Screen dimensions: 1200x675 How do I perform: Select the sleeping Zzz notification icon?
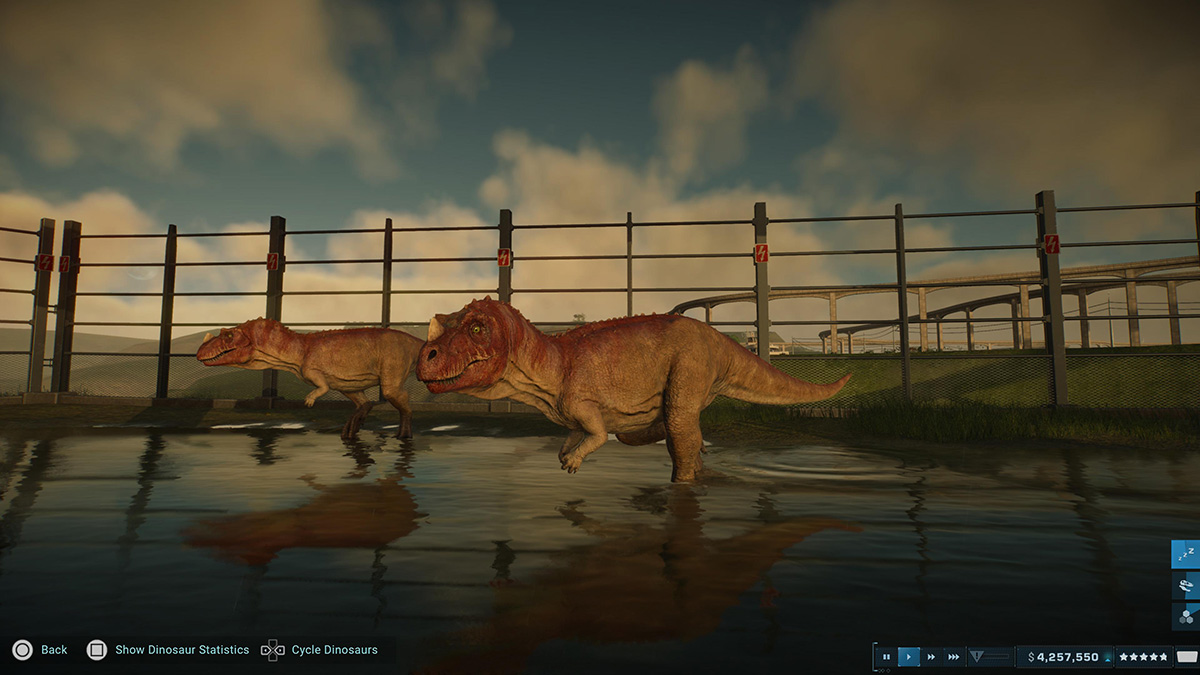[x=1186, y=553]
